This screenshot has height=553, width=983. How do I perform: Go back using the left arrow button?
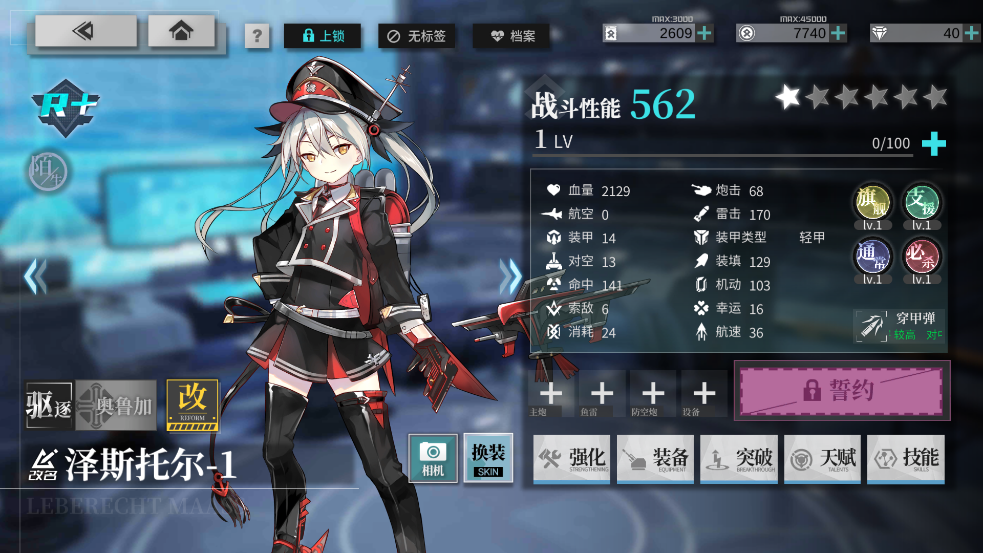[x=86, y=31]
